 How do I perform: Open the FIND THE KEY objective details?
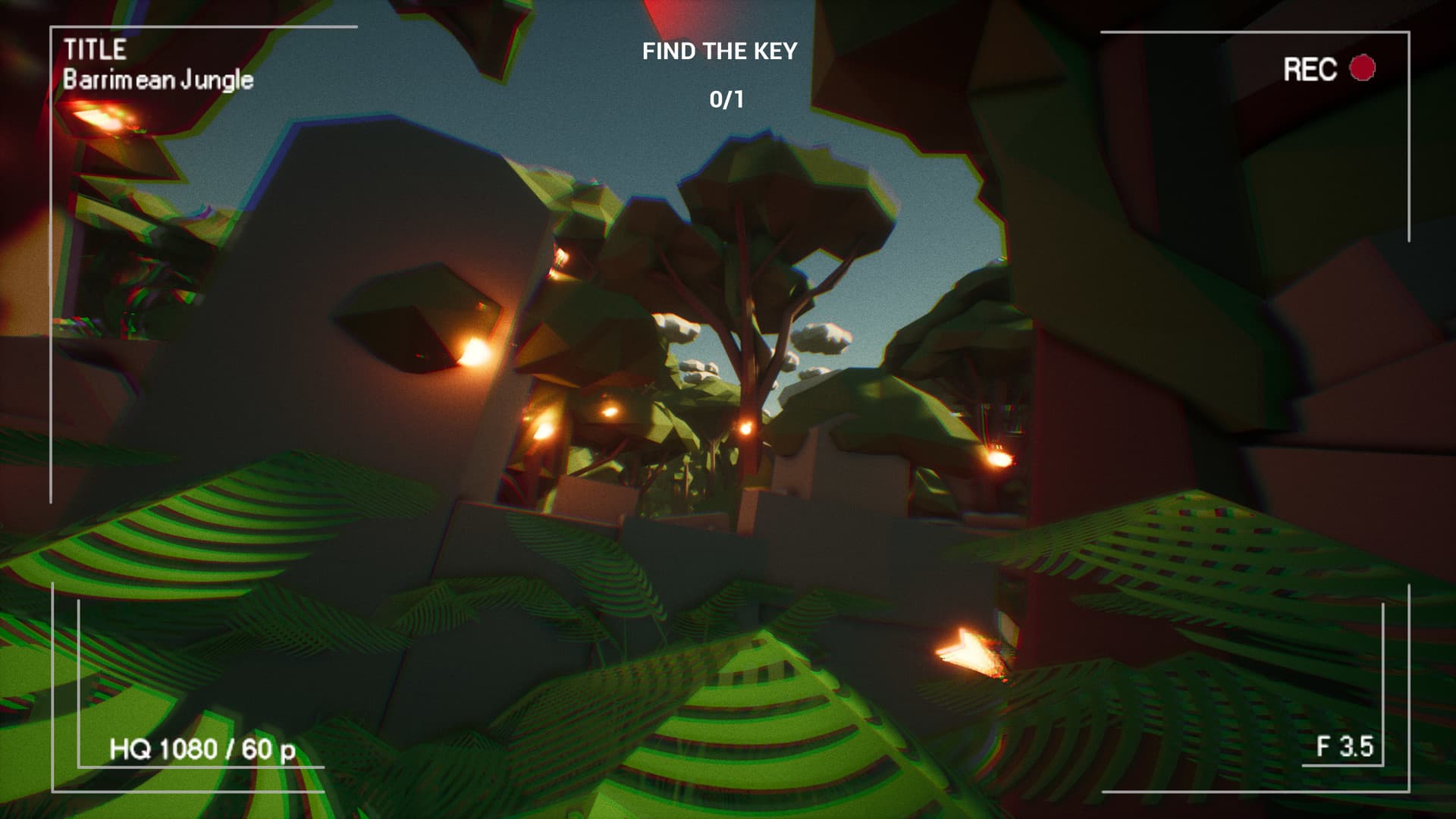[x=720, y=52]
